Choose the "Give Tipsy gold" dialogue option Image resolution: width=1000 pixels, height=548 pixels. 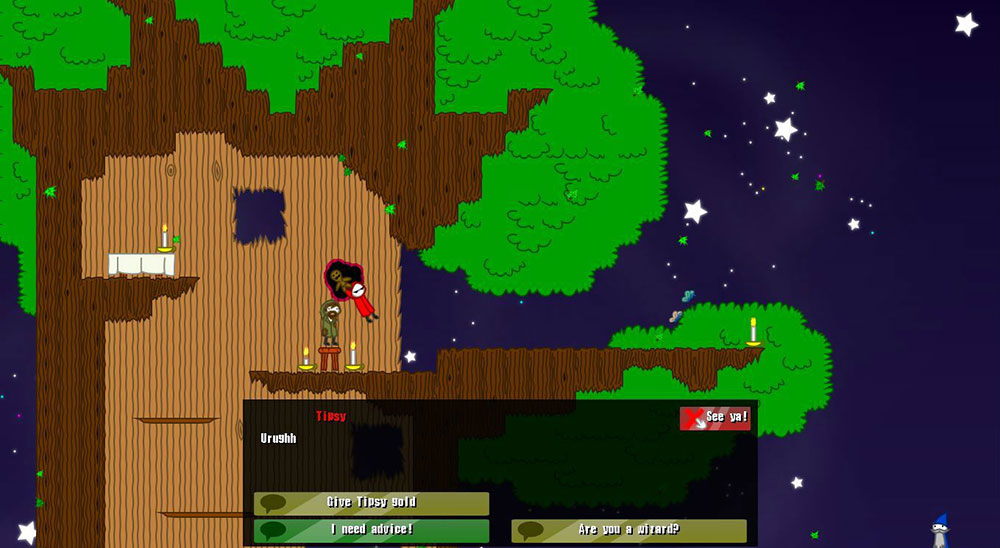(371, 503)
